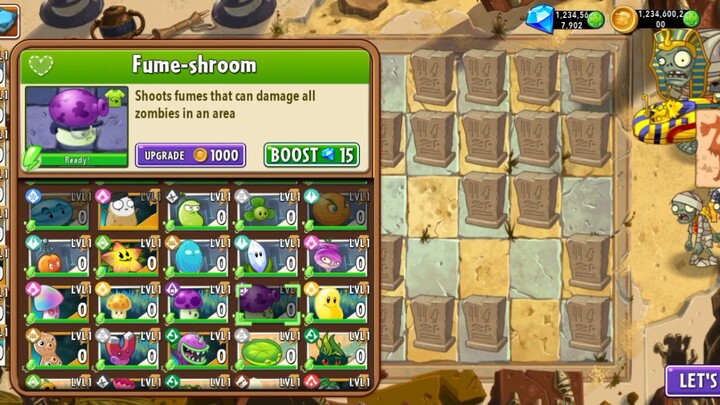Pick the green Squash plant card
Viewport: 720px width, 405px height.
(x=196, y=212)
